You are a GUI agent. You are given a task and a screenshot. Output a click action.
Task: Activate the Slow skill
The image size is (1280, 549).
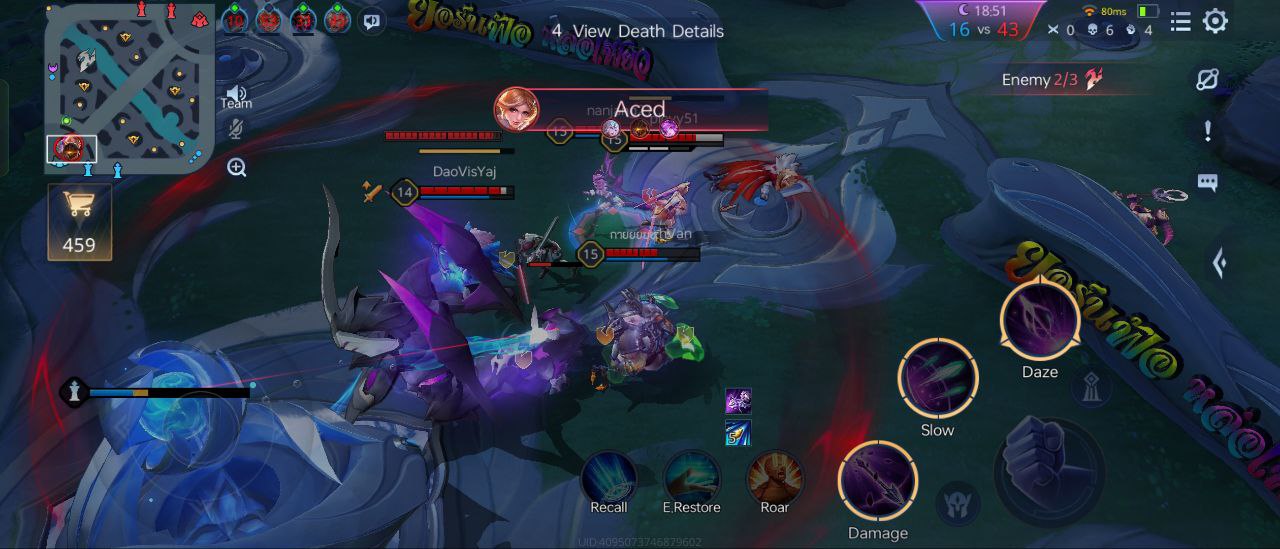point(937,379)
